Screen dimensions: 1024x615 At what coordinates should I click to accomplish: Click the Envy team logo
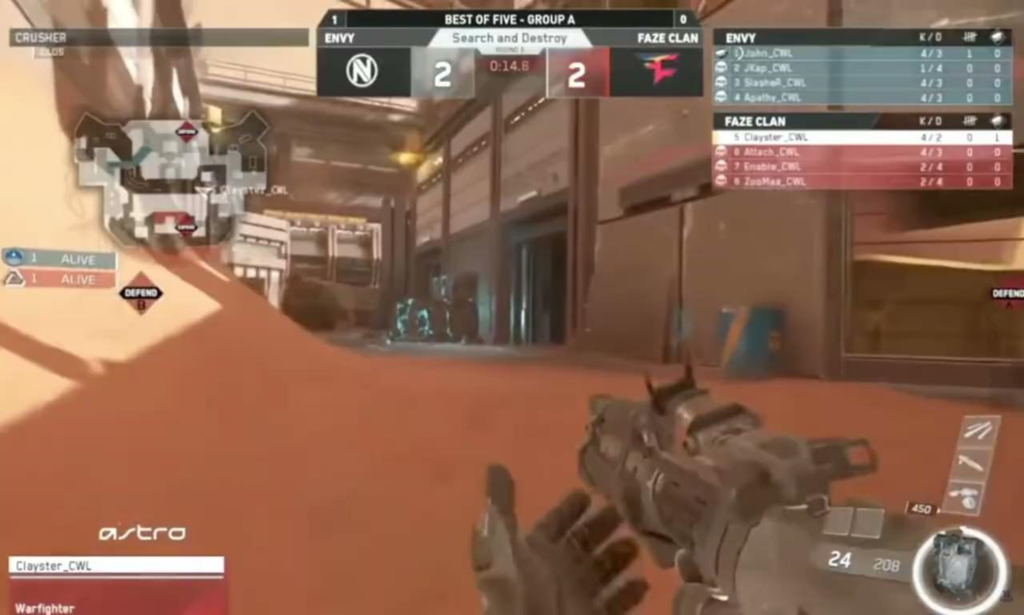[362, 72]
